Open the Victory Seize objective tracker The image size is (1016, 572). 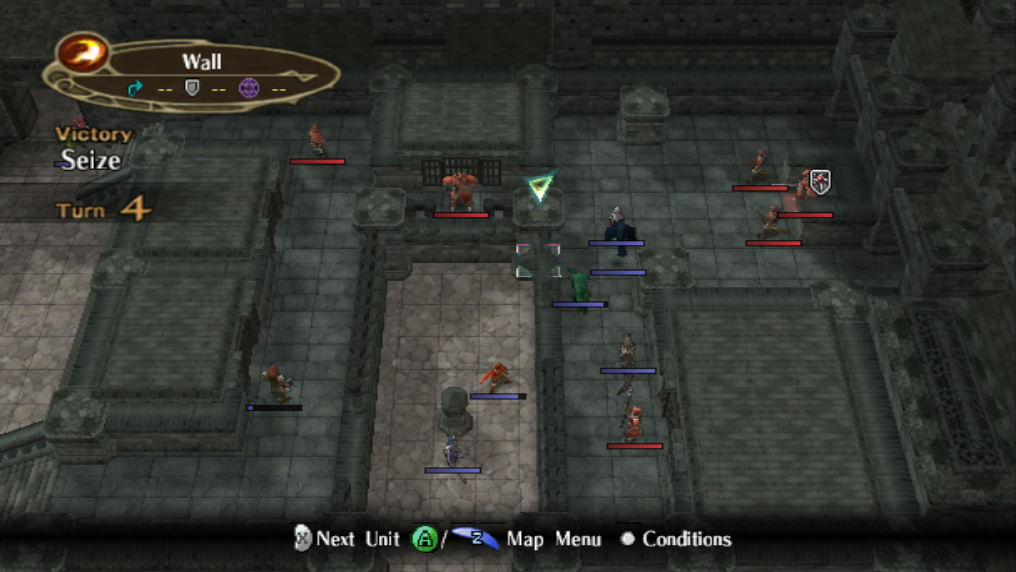pyautogui.click(x=92, y=148)
